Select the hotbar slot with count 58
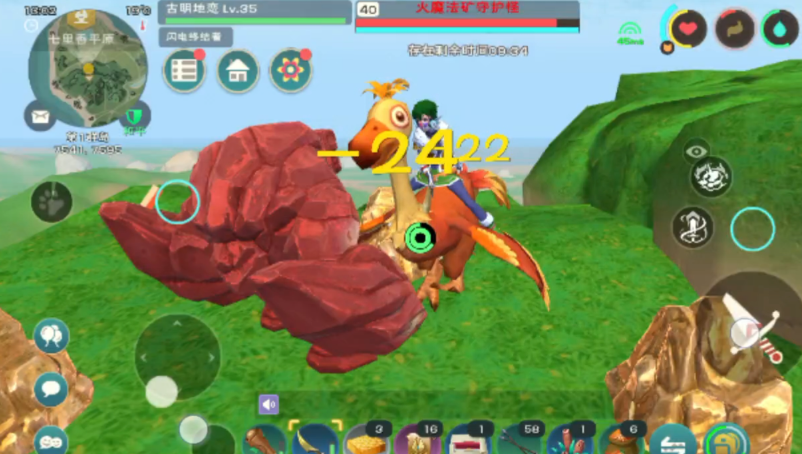This screenshot has width=802, height=454. point(519,439)
